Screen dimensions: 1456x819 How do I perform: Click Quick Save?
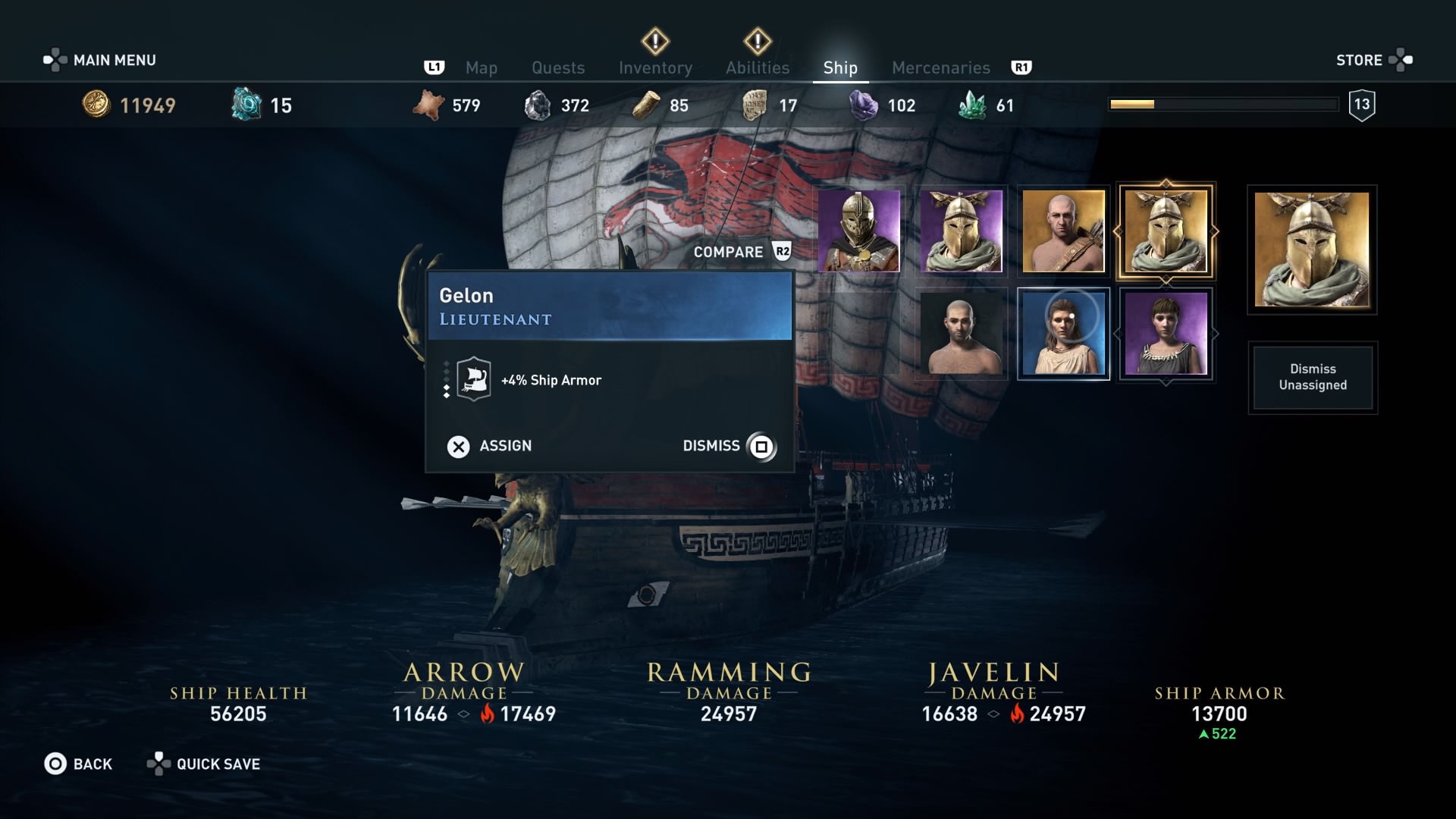point(204,764)
